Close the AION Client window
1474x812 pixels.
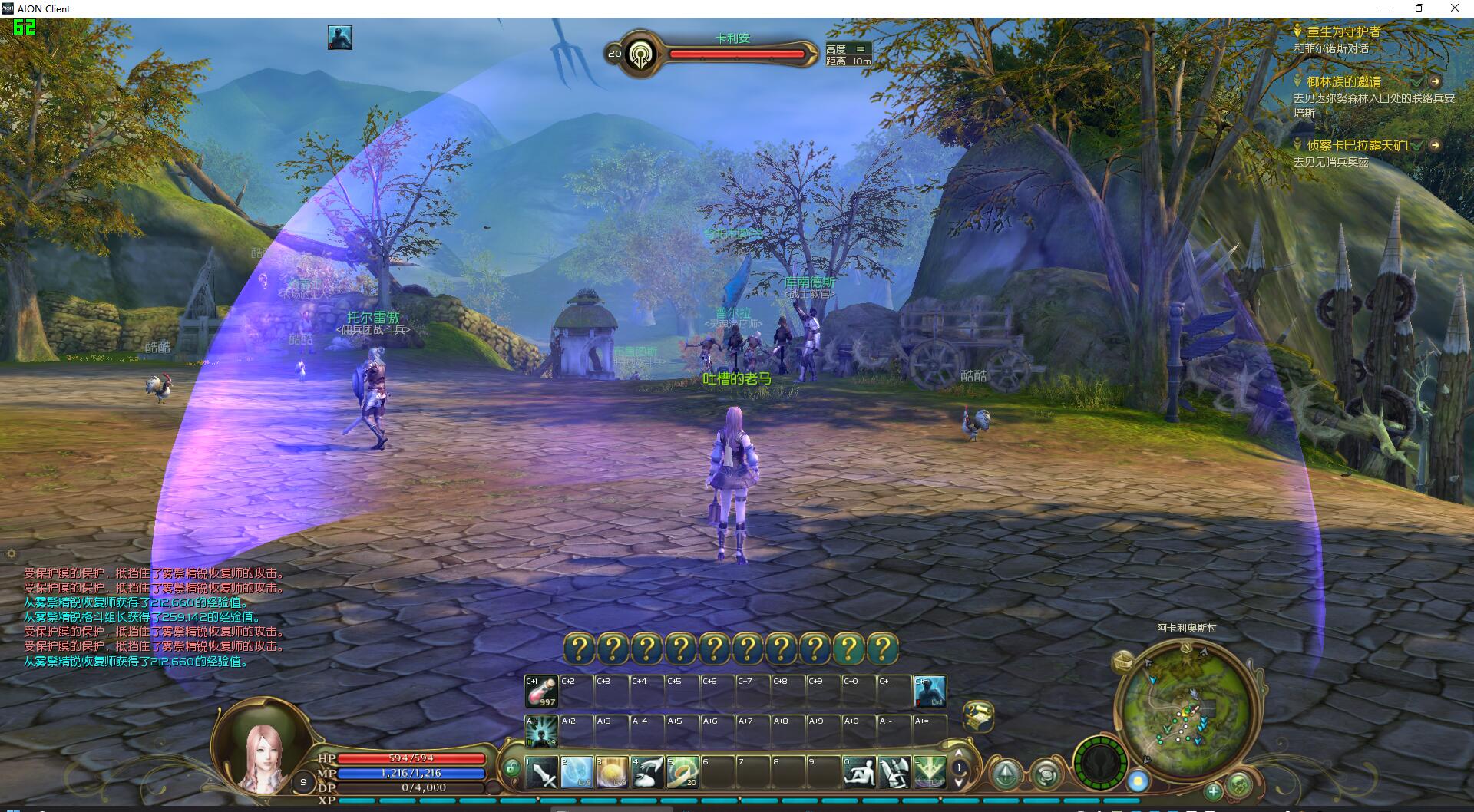(1454, 8)
